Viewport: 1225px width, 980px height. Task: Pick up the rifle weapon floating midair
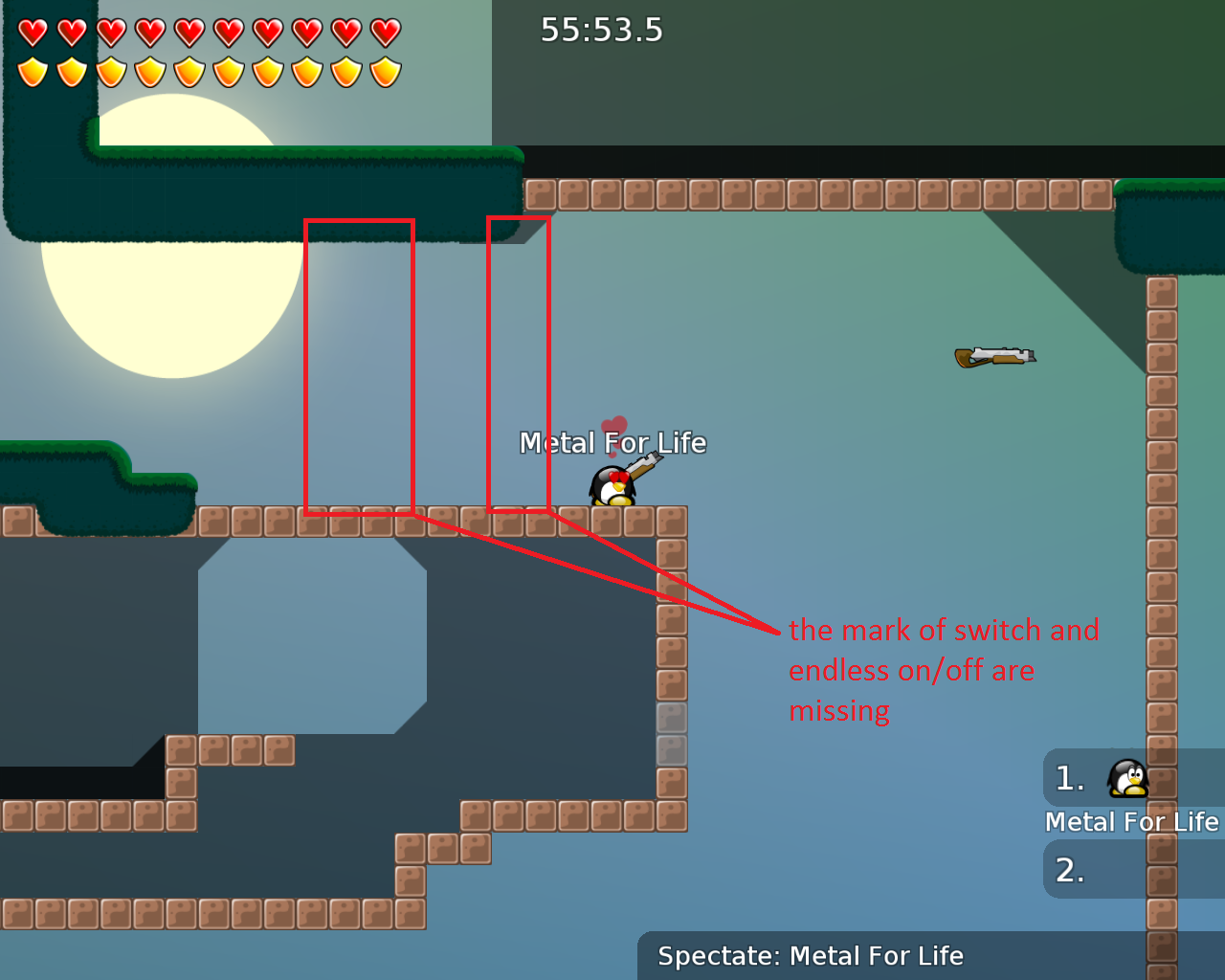[995, 354]
